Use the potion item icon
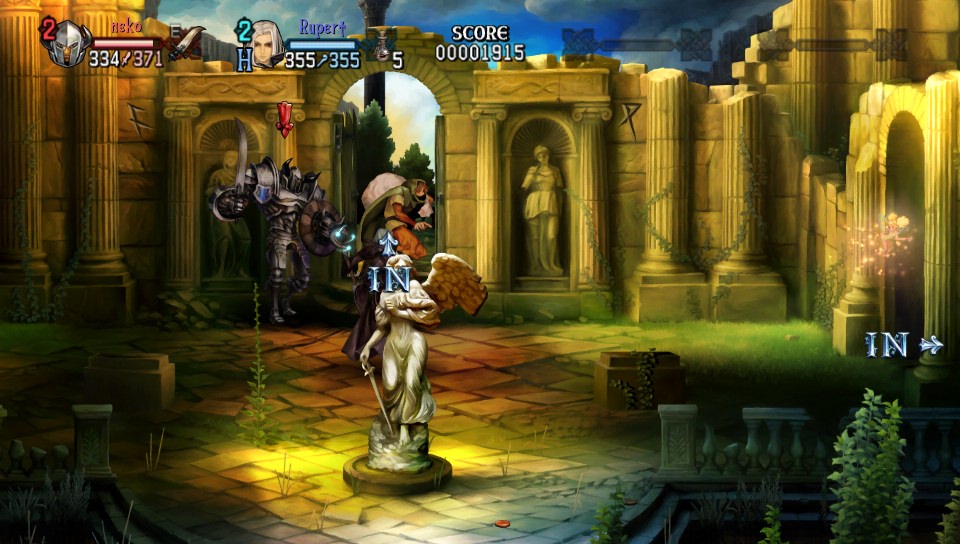Viewport: 960px width, 544px height. pos(380,45)
